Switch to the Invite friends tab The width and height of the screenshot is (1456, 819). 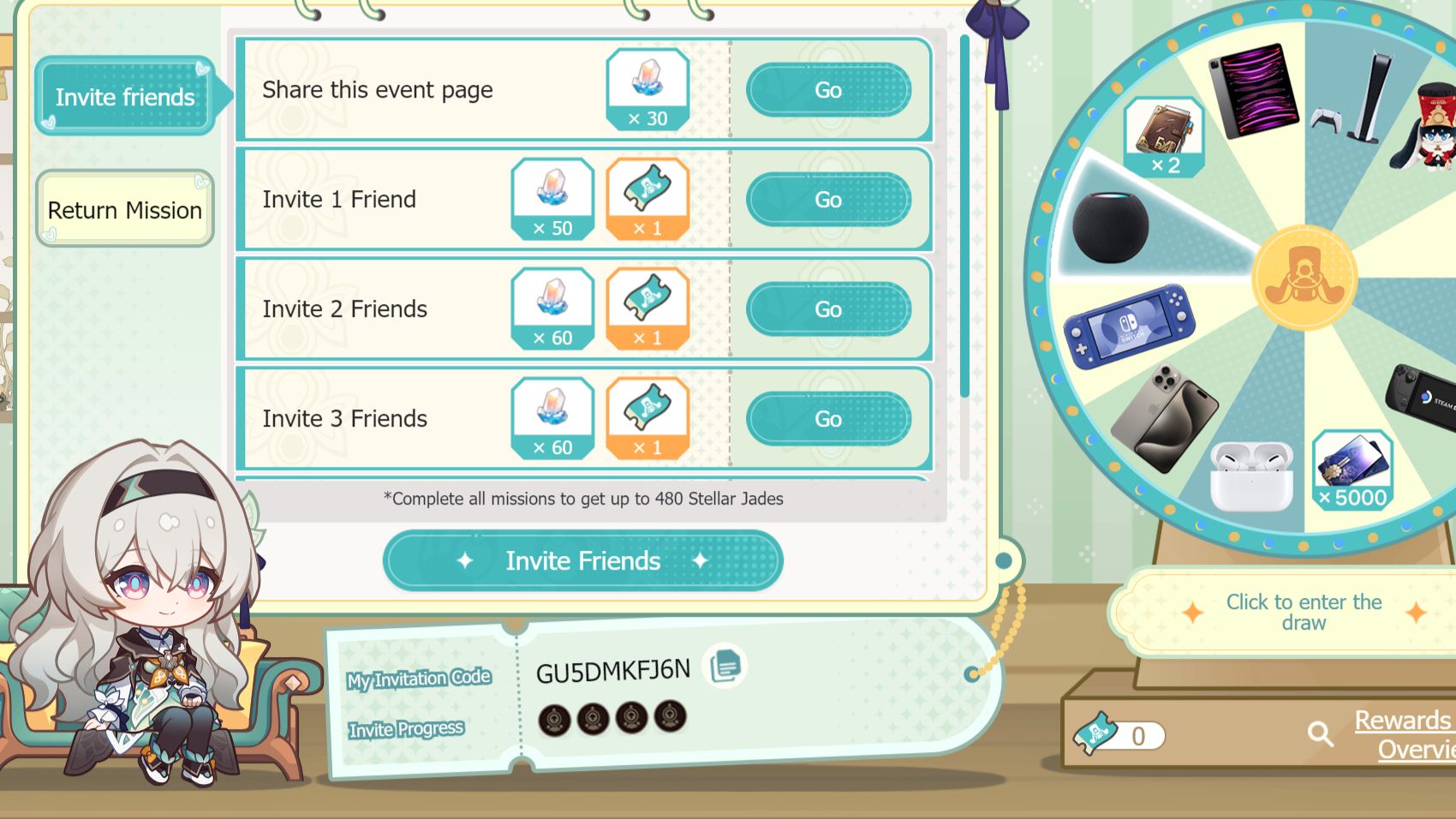[124, 97]
